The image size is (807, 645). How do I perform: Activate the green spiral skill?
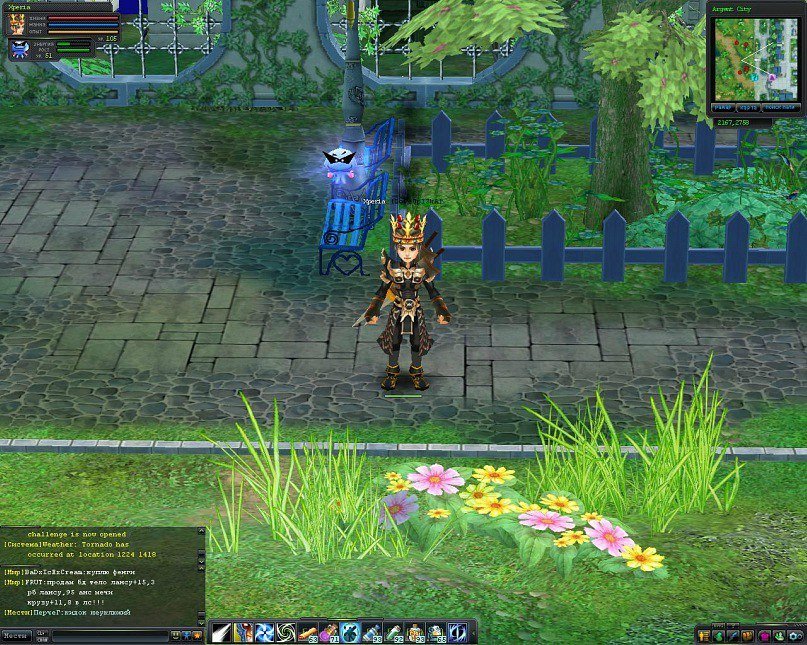[x=286, y=632]
